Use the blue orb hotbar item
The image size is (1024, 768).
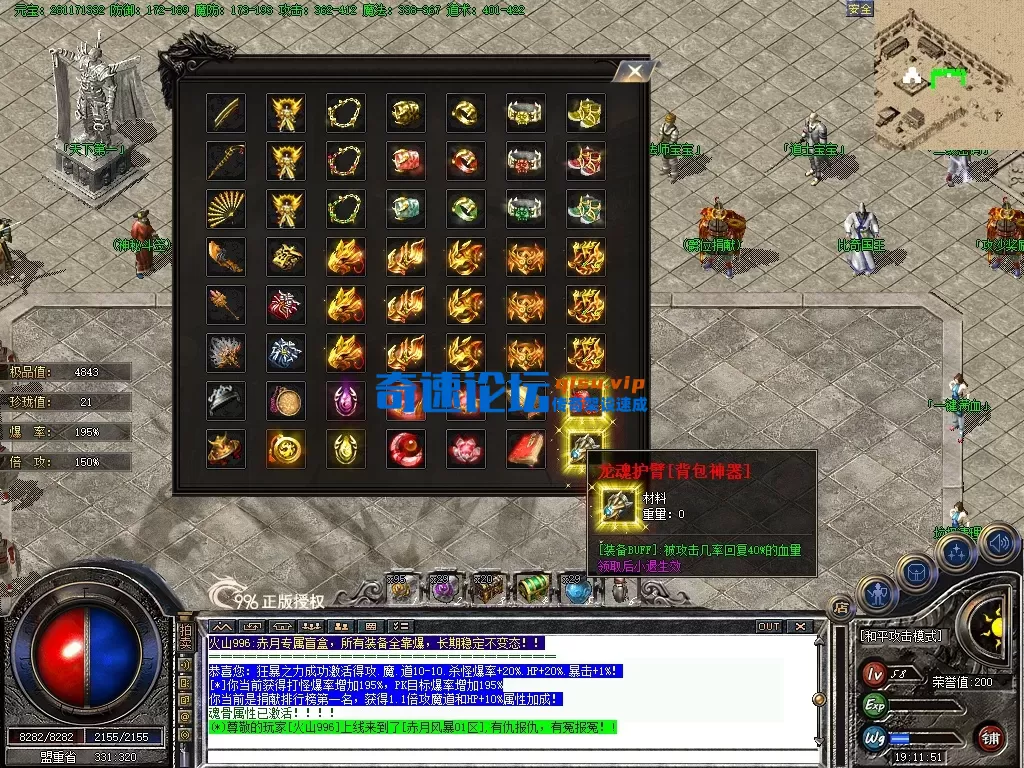click(x=577, y=590)
